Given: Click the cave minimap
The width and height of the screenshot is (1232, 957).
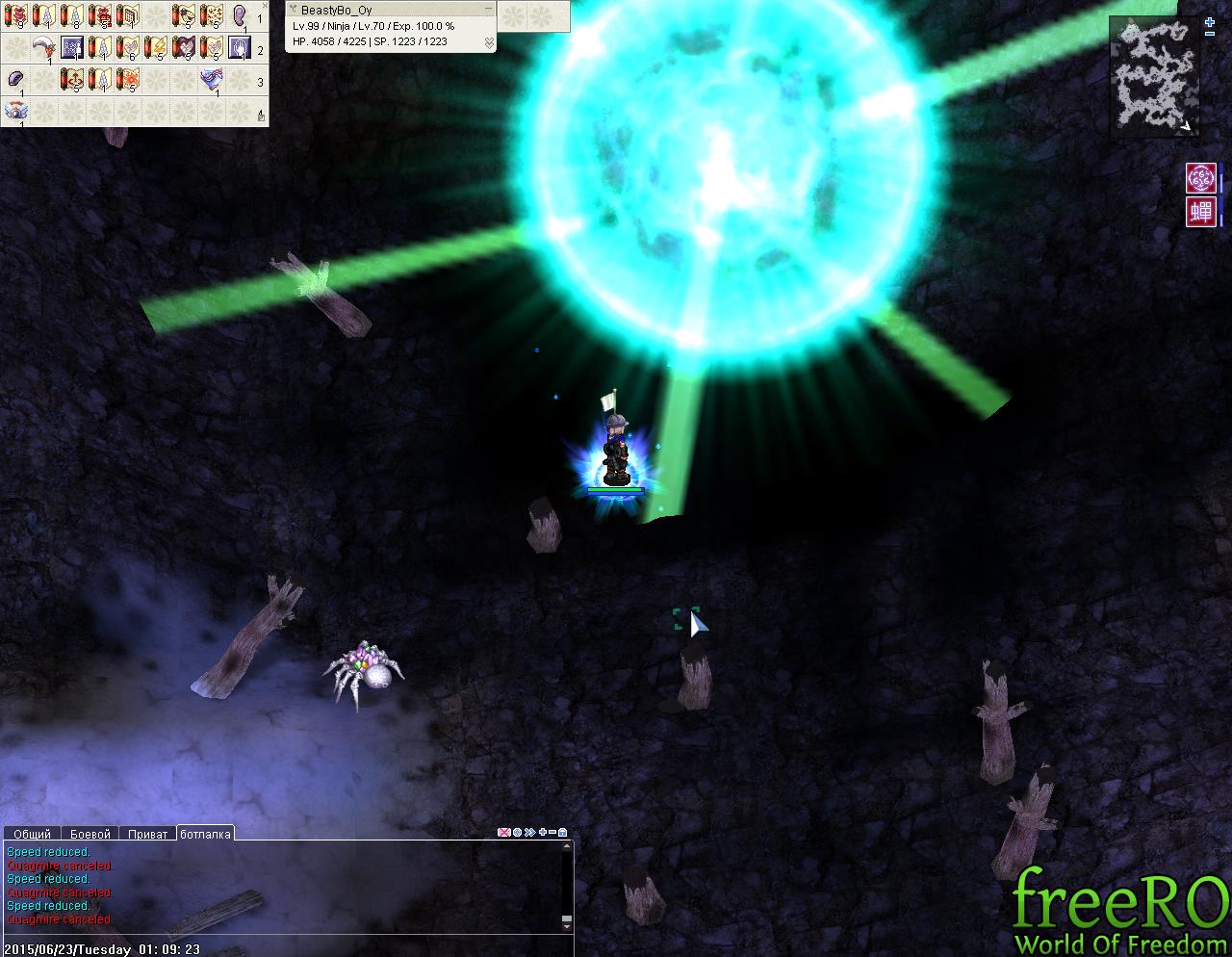Looking at the screenshot, I should [1154, 76].
